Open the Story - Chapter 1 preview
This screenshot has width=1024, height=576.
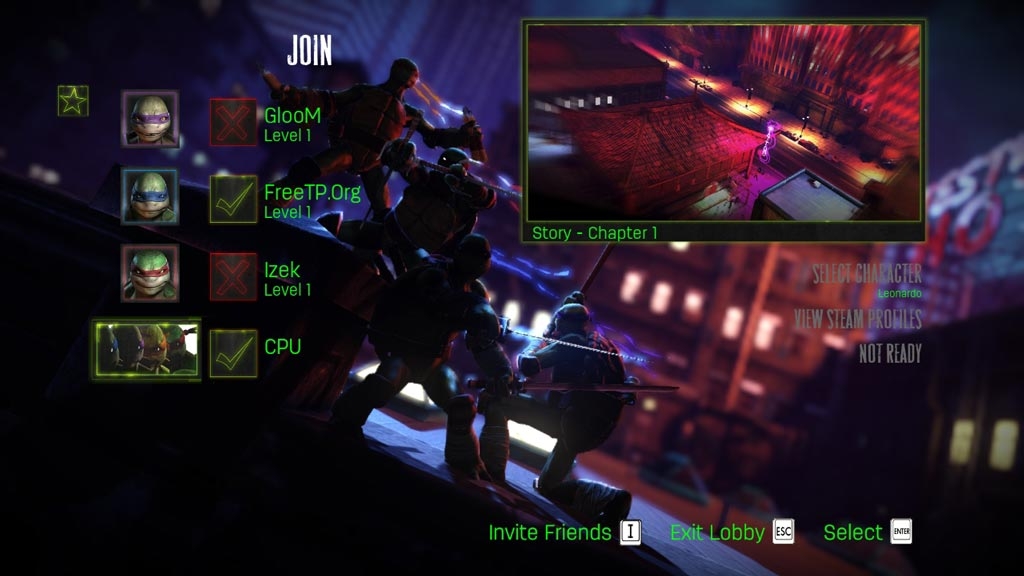click(724, 130)
